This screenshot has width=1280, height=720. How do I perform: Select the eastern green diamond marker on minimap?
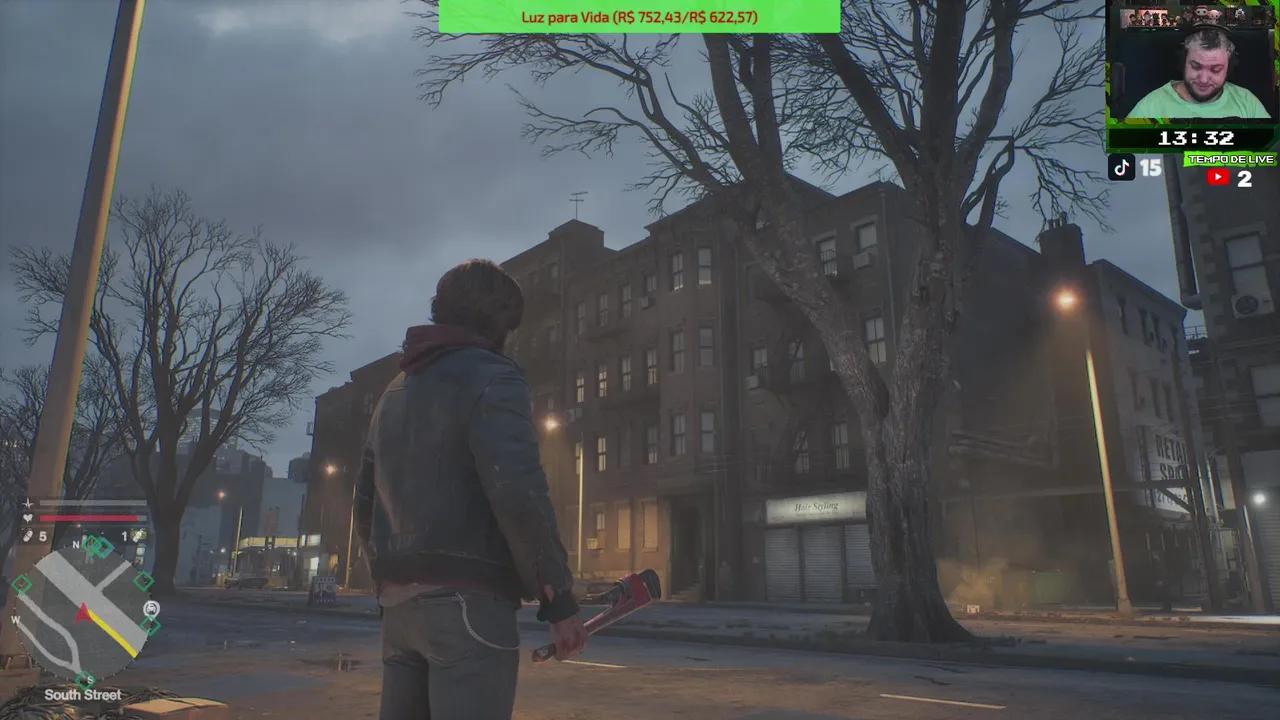coord(143,580)
